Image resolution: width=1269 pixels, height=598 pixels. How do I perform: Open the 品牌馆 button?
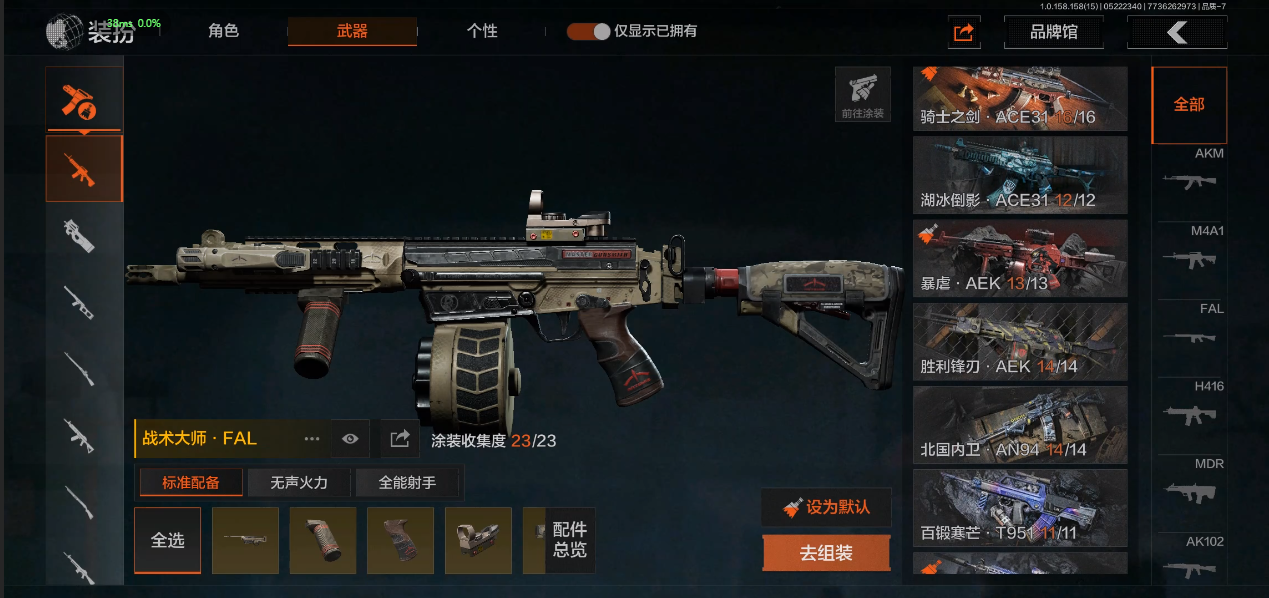(1054, 32)
